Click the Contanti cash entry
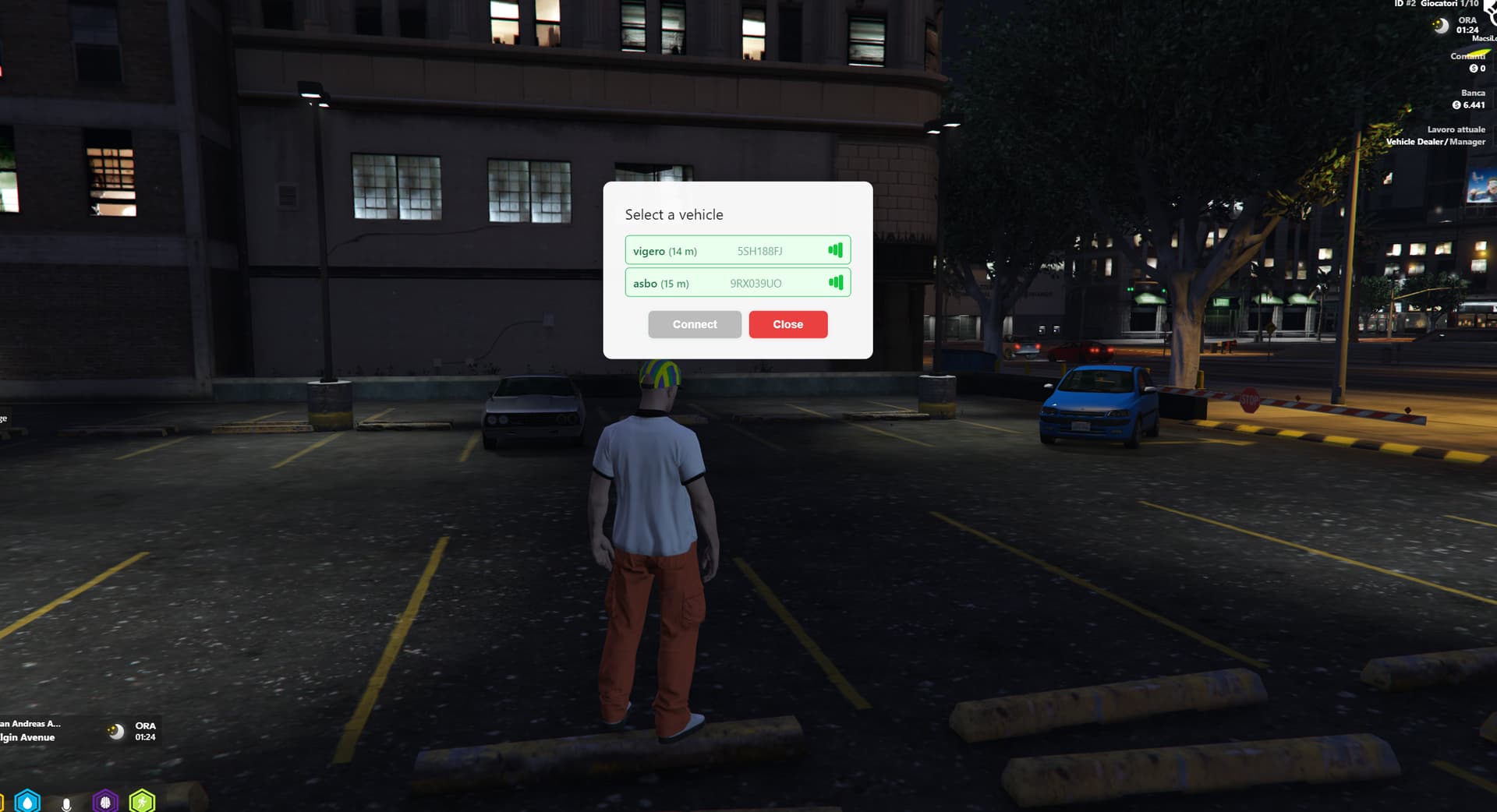 click(1470, 62)
